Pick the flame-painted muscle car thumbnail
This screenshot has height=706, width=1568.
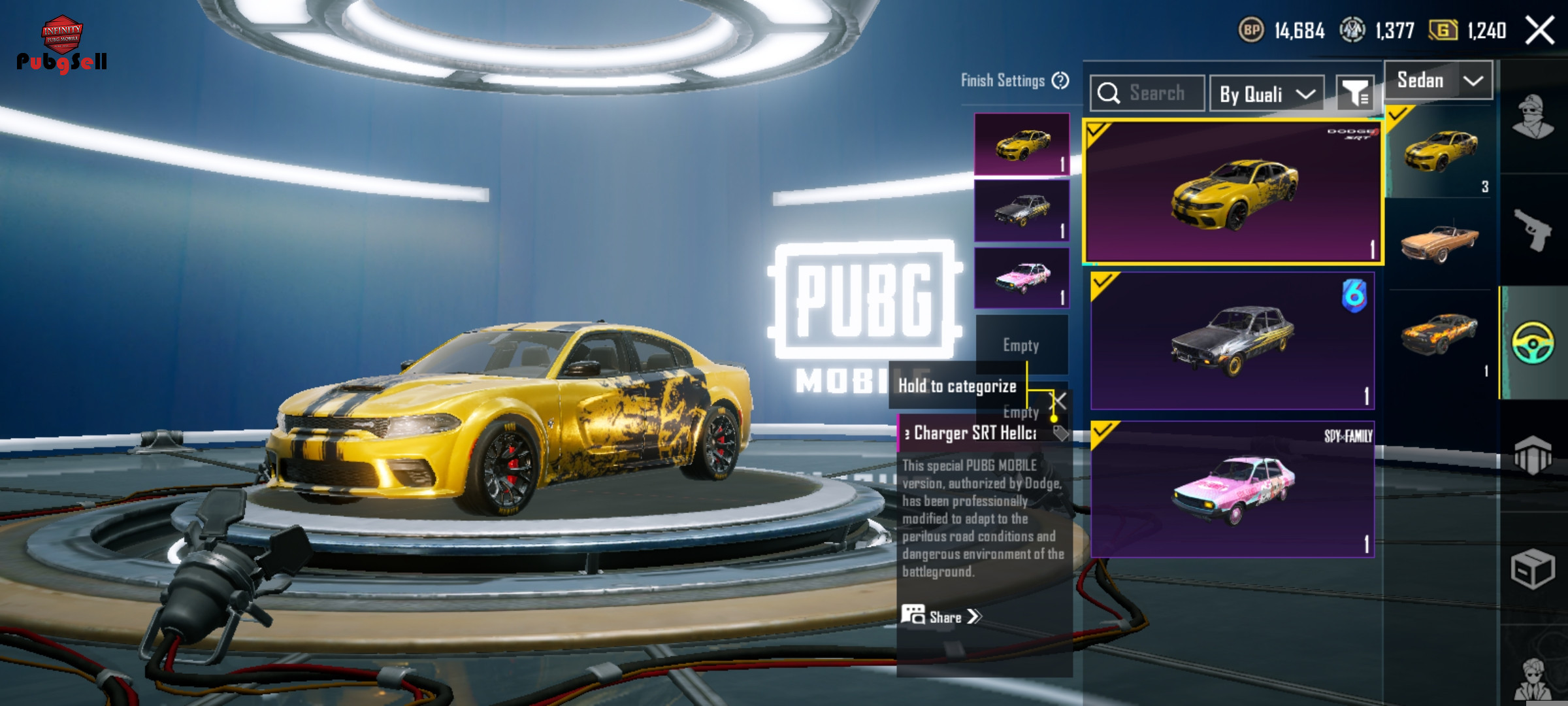tap(1439, 333)
